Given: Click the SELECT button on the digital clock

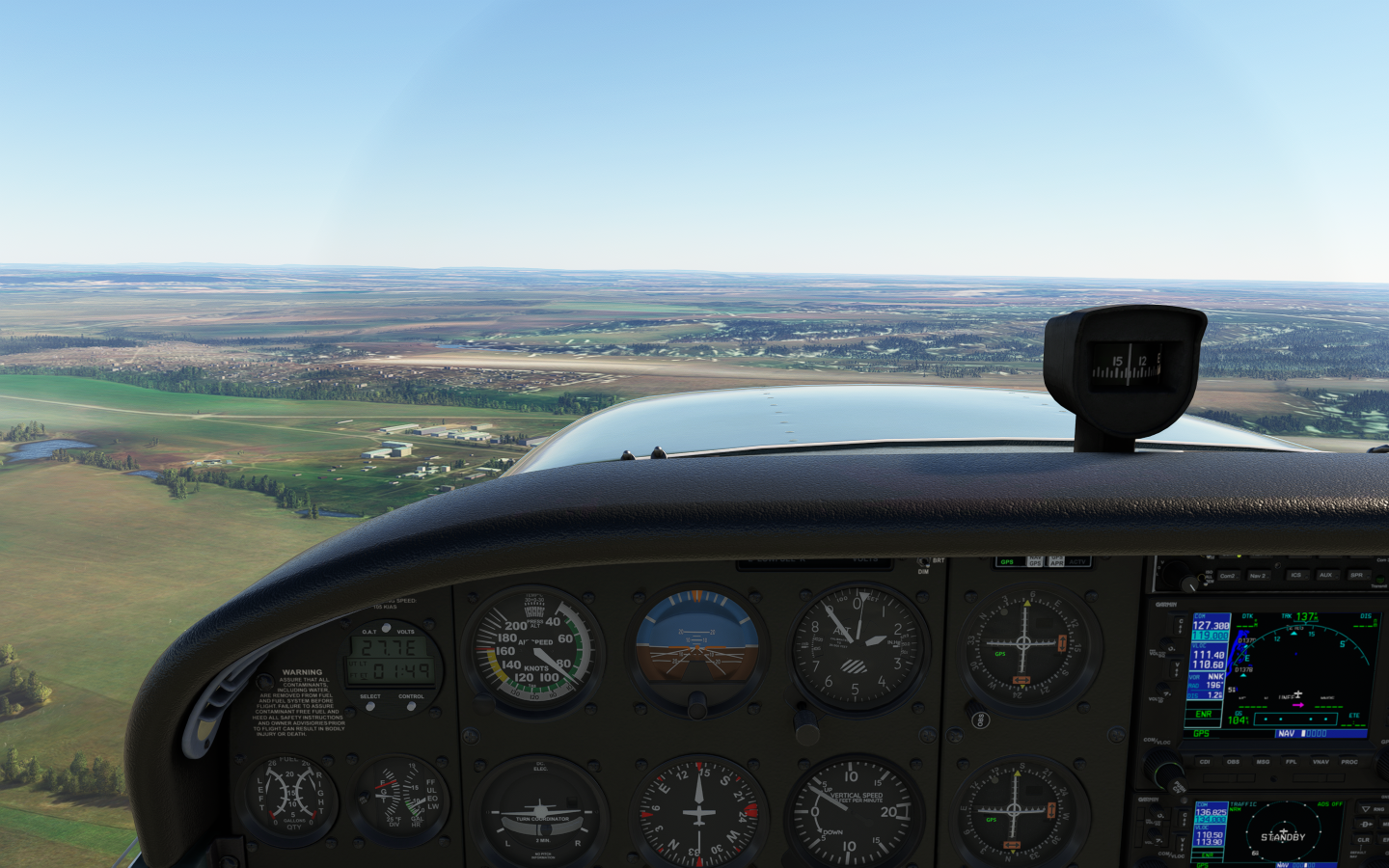Looking at the screenshot, I should pyautogui.click(x=370, y=706).
